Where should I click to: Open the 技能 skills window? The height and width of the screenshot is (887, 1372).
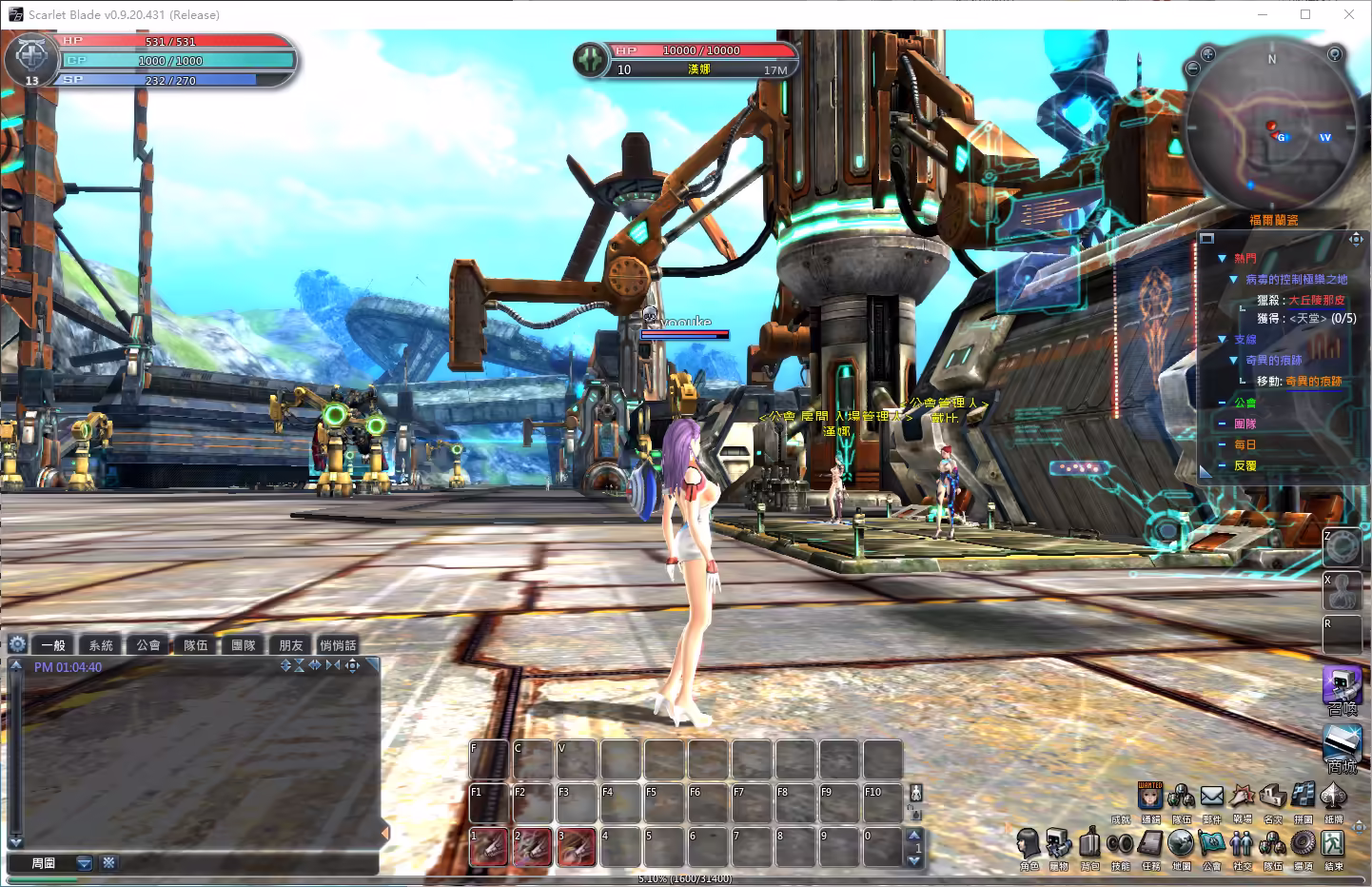(x=1120, y=844)
